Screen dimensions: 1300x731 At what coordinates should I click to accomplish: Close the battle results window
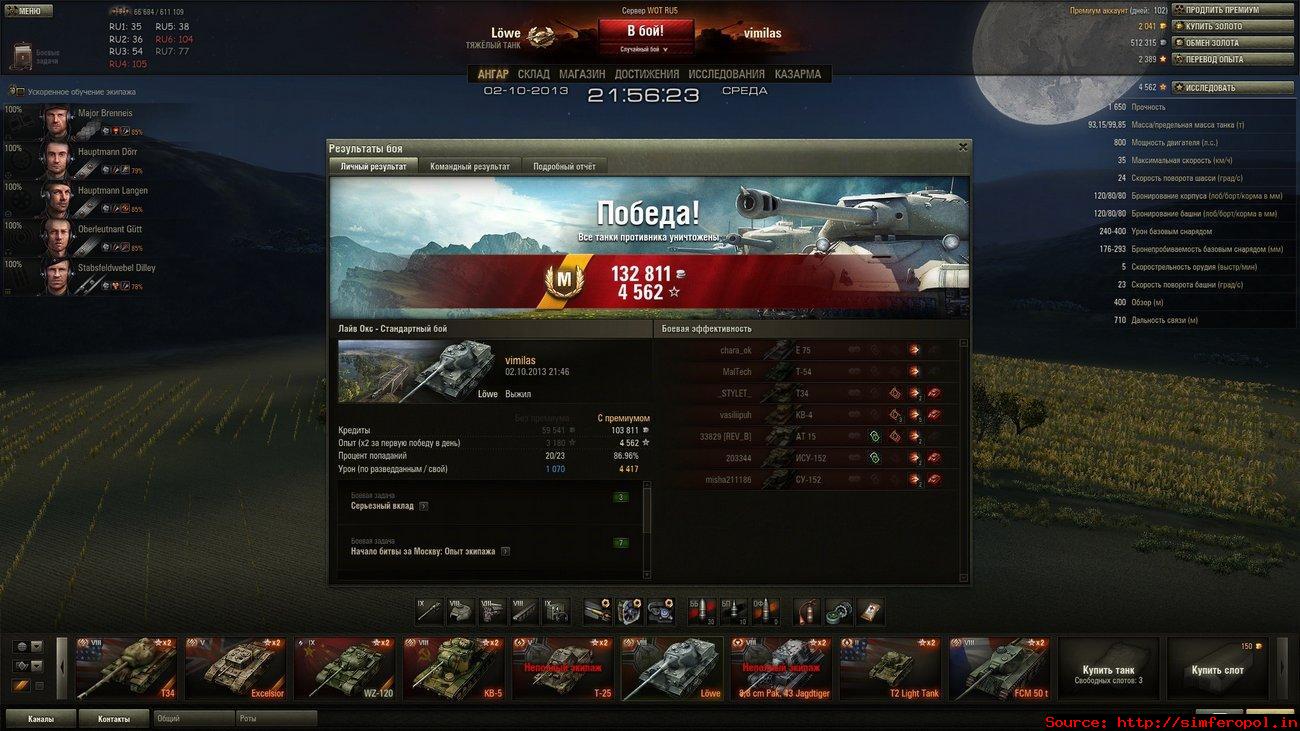963,147
